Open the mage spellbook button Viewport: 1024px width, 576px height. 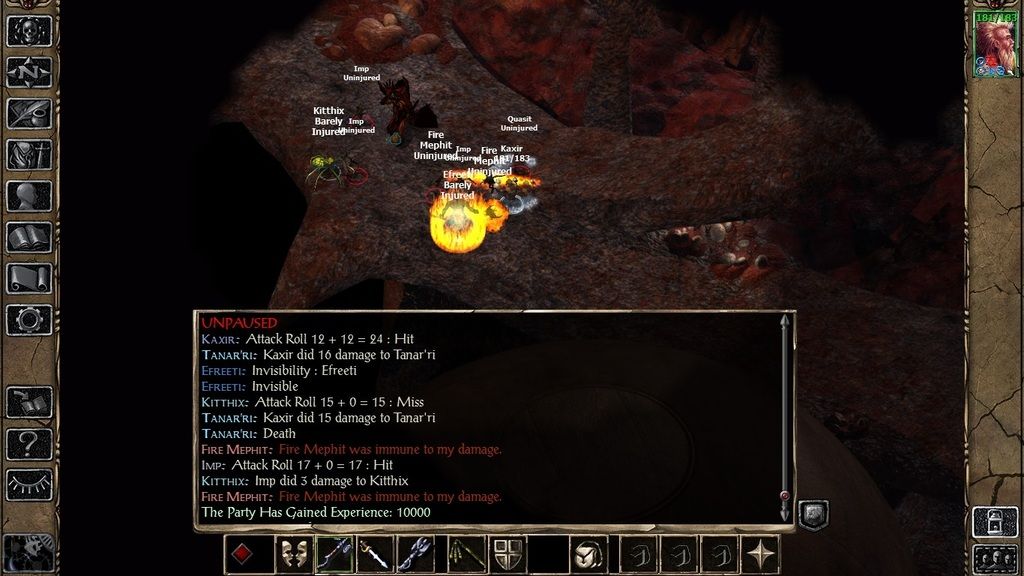(29, 237)
